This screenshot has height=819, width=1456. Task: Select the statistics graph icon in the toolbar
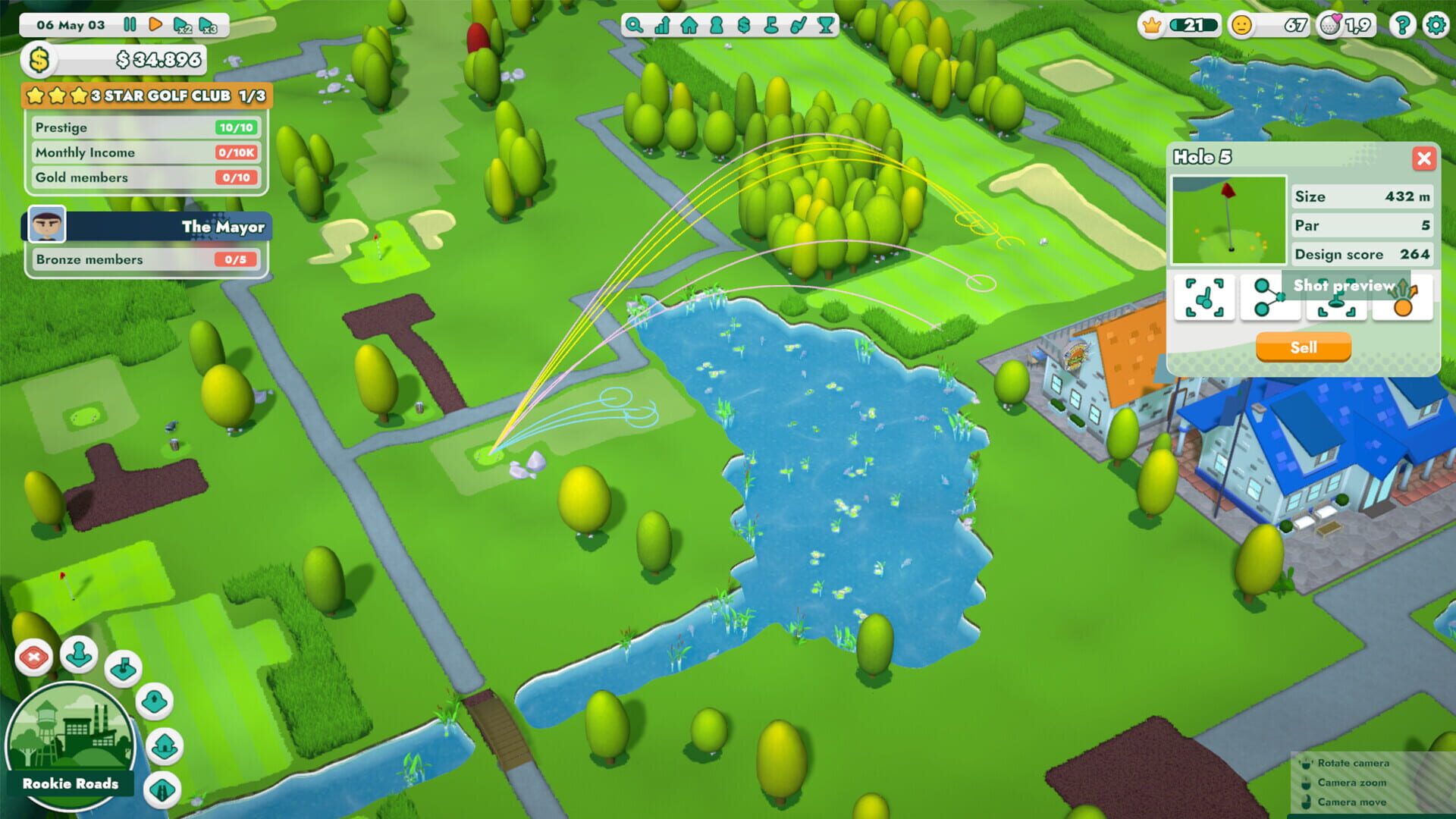(x=662, y=25)
